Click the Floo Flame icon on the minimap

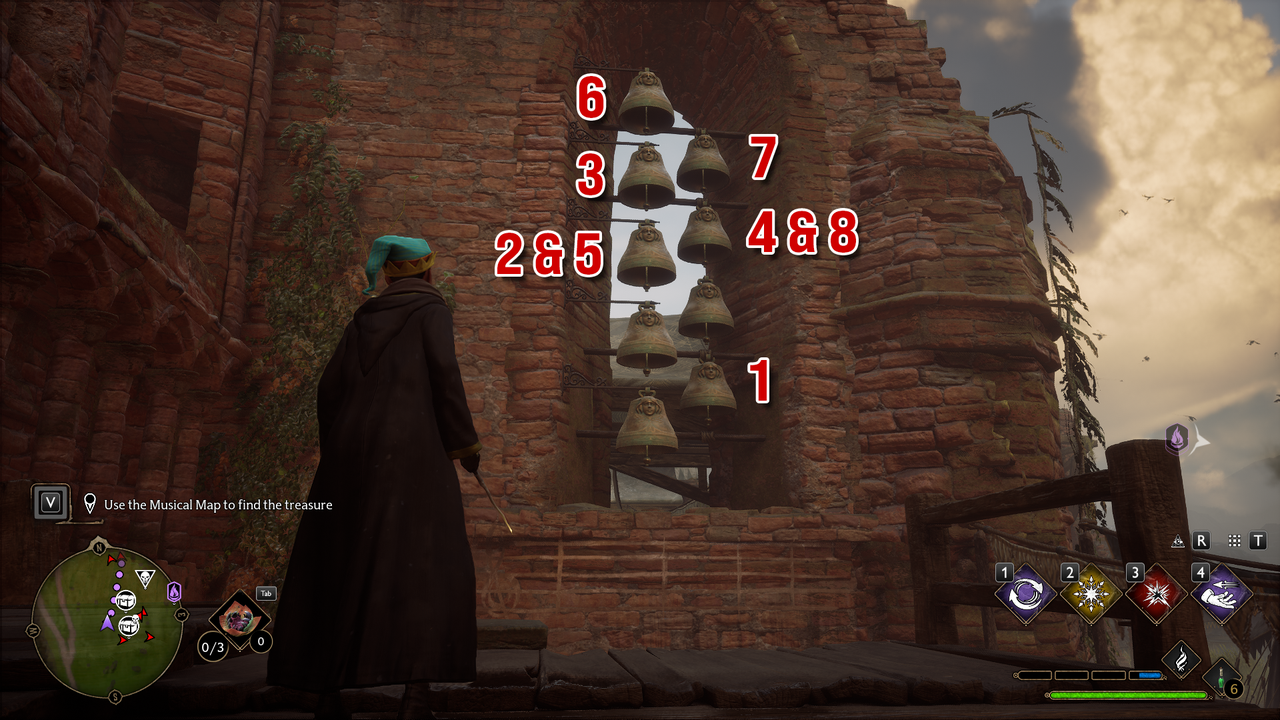pyautogui.click(x=173, y=592)
